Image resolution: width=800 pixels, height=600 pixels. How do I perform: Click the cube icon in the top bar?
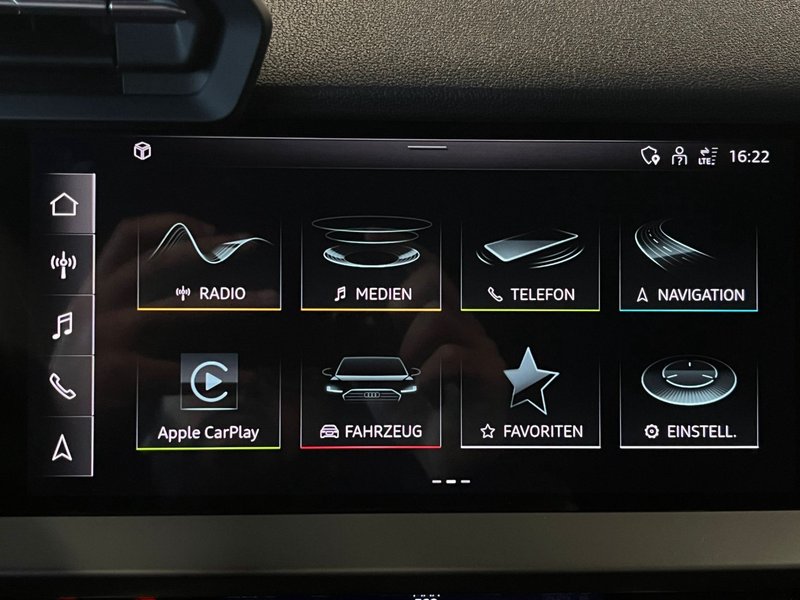[142, 151]
